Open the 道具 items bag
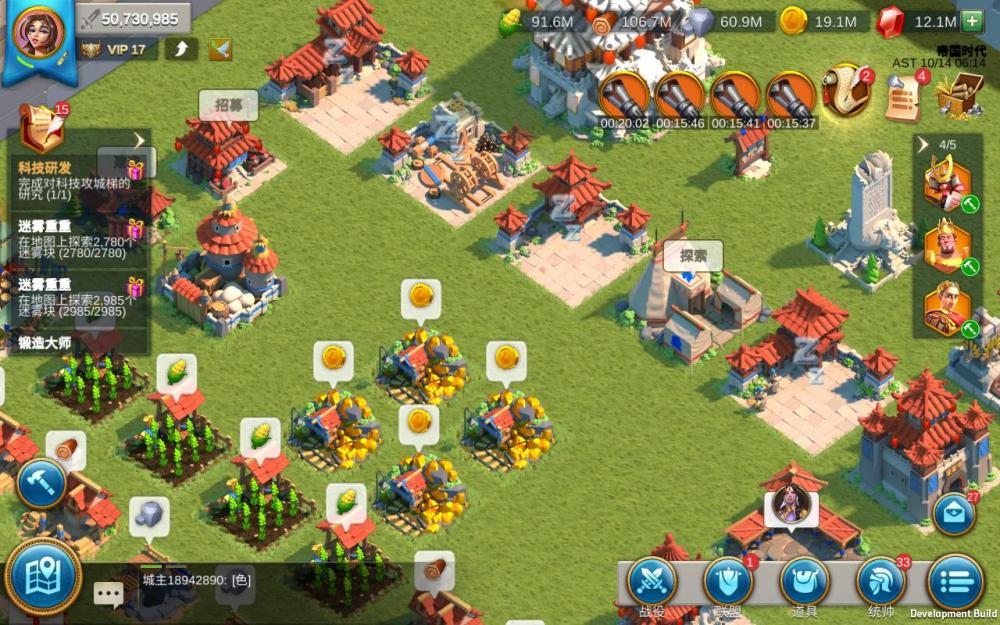Viewport: 1000px width, 625px height. [x=805, y=583]
